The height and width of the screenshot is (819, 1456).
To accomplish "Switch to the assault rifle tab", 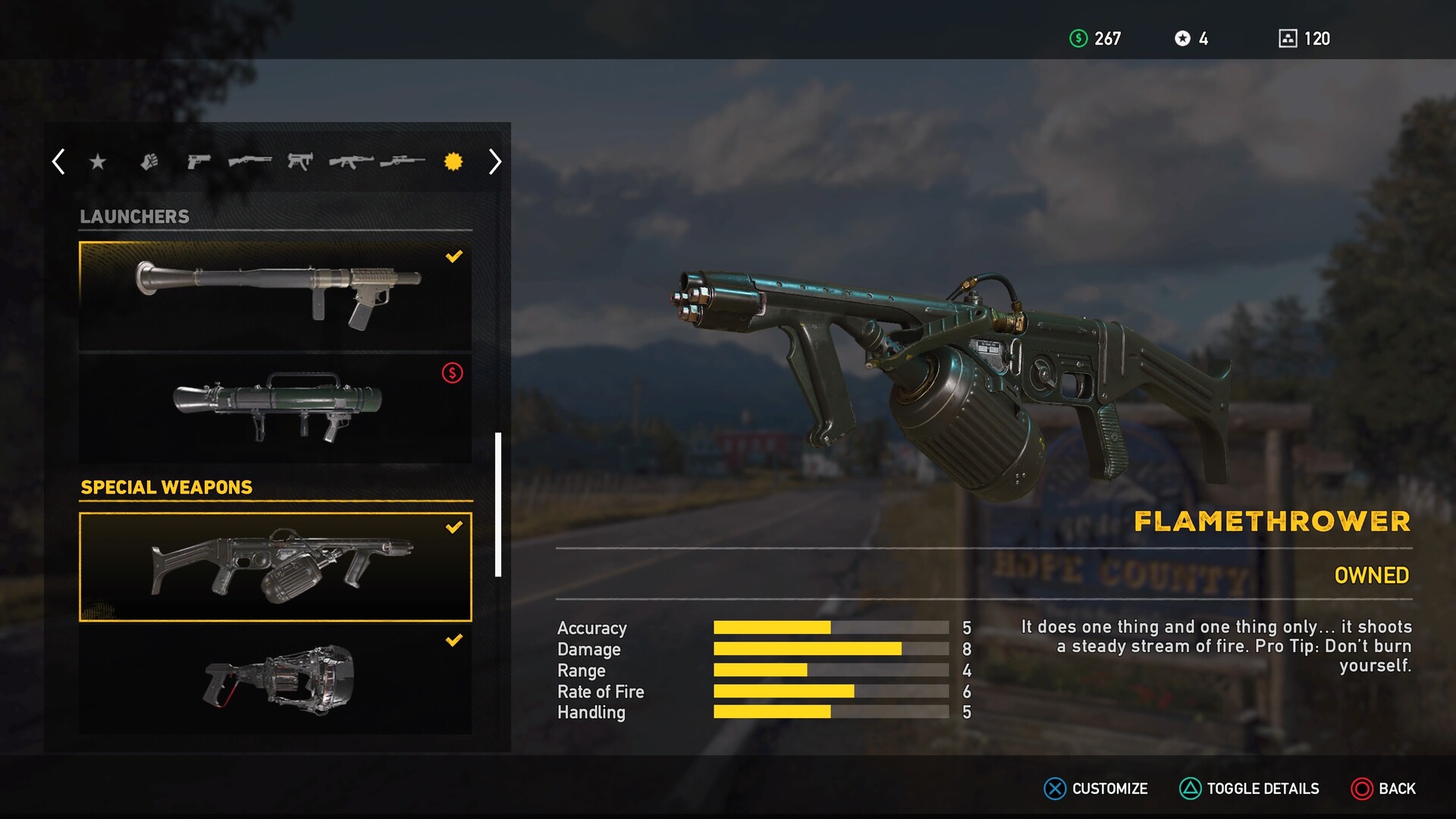I will pos(351,162).
